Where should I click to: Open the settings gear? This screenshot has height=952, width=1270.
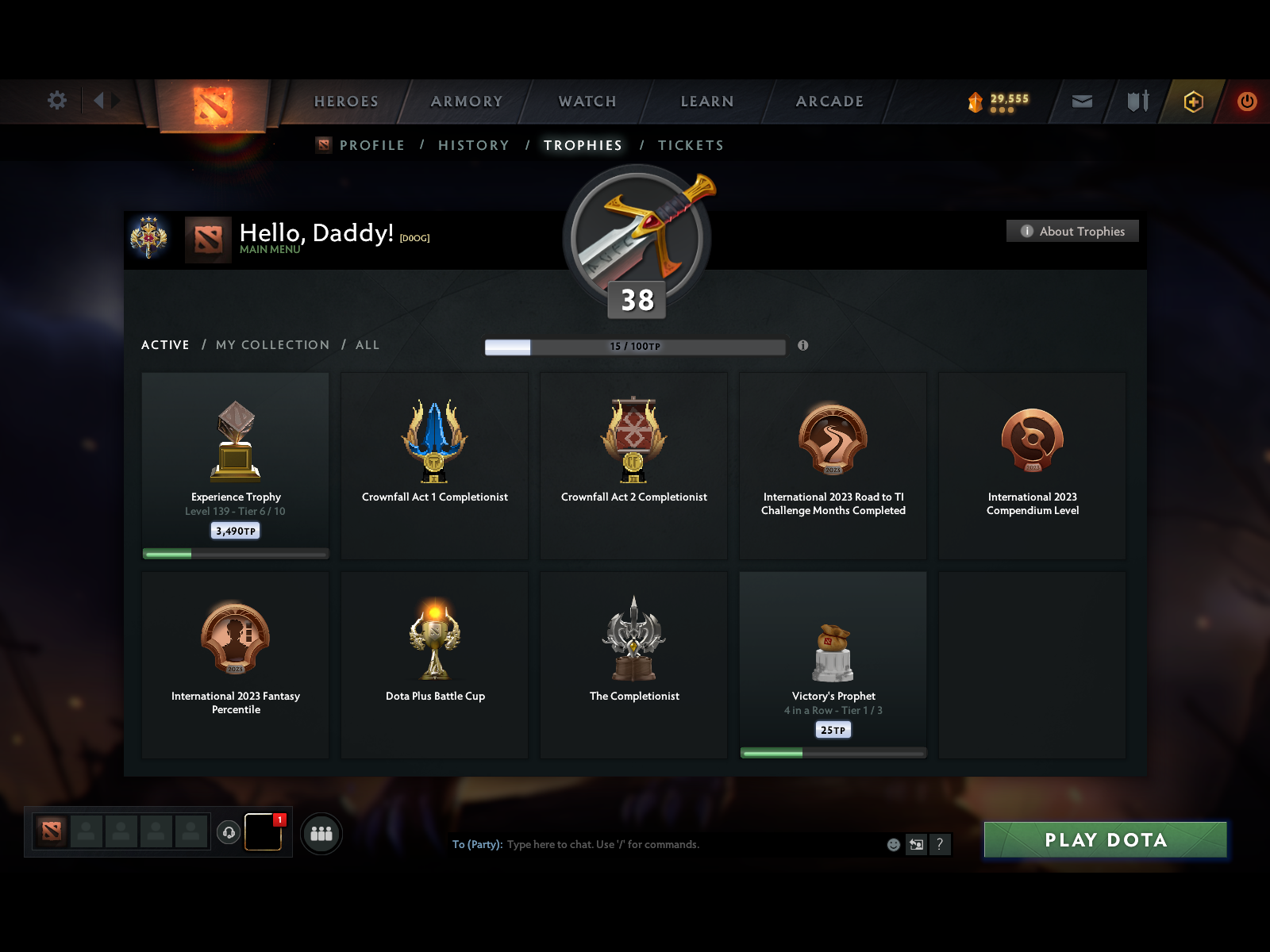point(56,101)
